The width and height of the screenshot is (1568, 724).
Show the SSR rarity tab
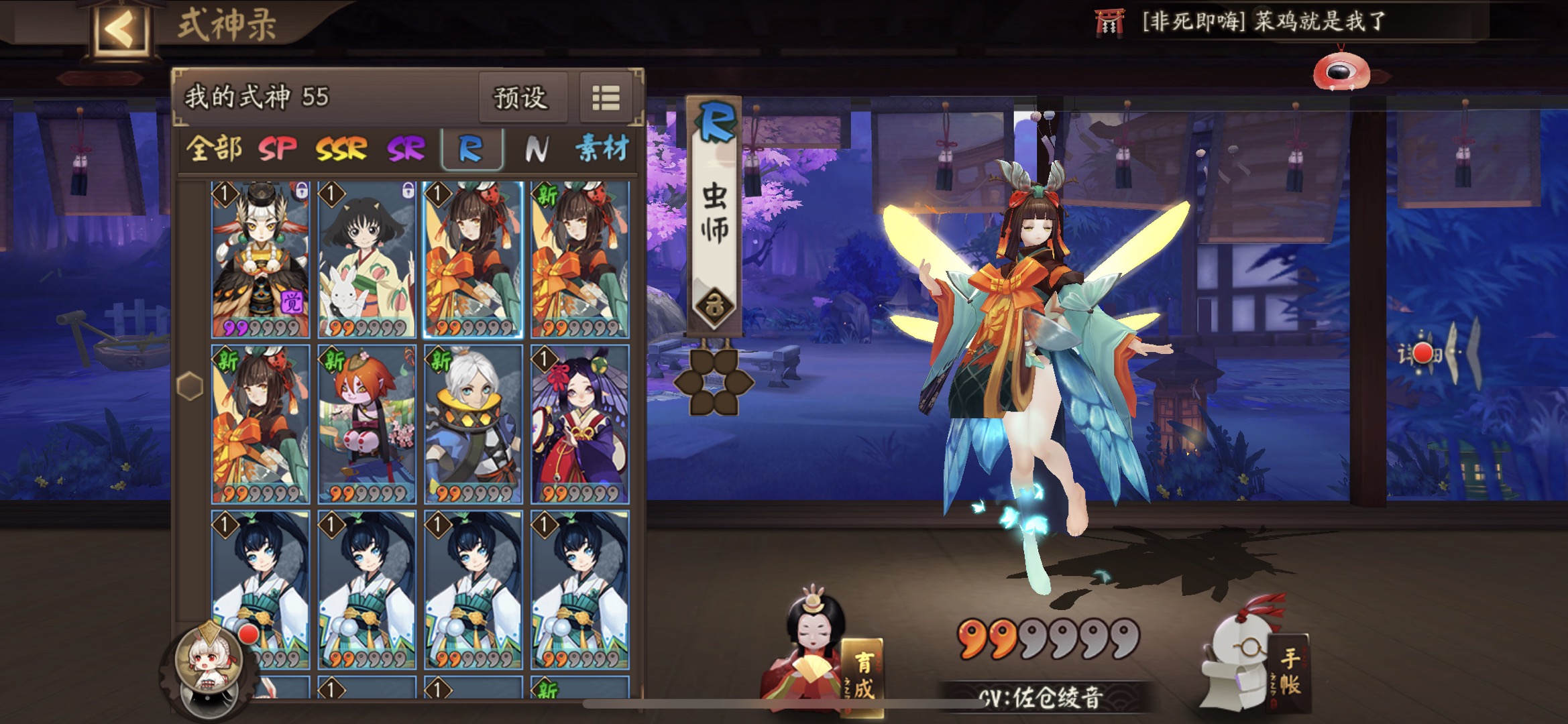tap(341, 149)
